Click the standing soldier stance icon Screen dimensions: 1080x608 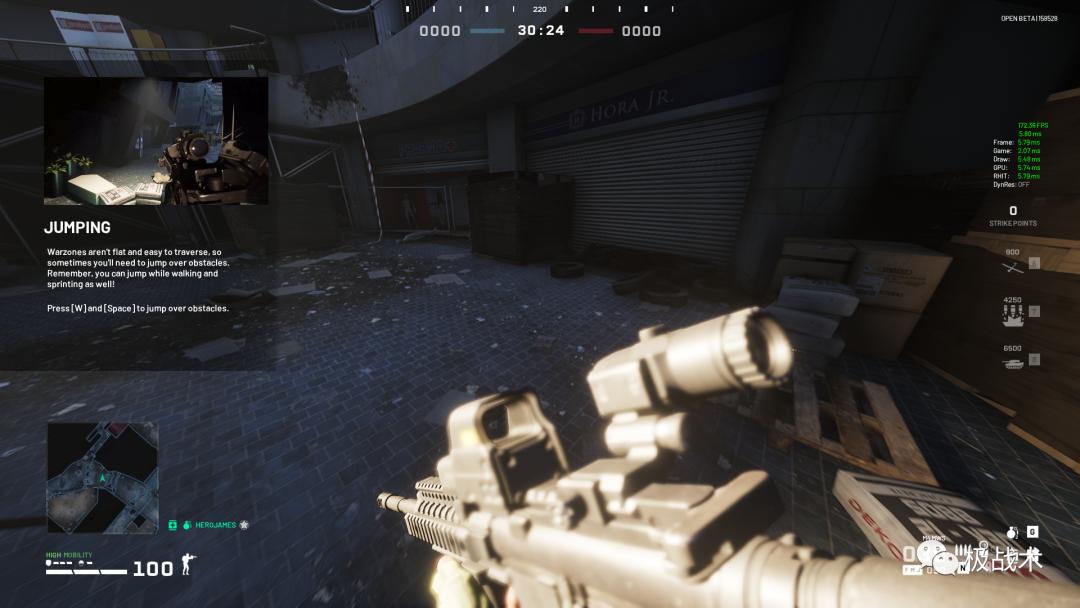tap(185, 567)
